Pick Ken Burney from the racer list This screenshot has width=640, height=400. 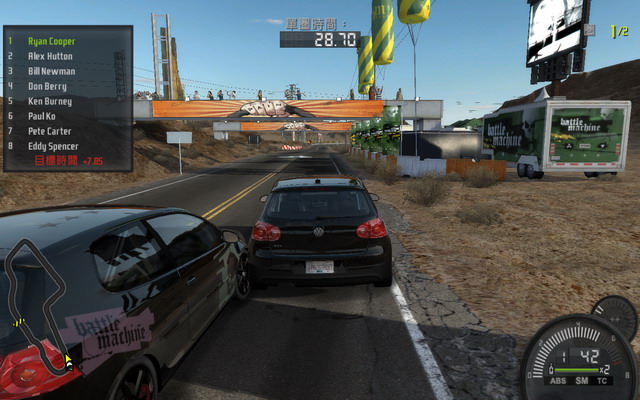(50, 102)
